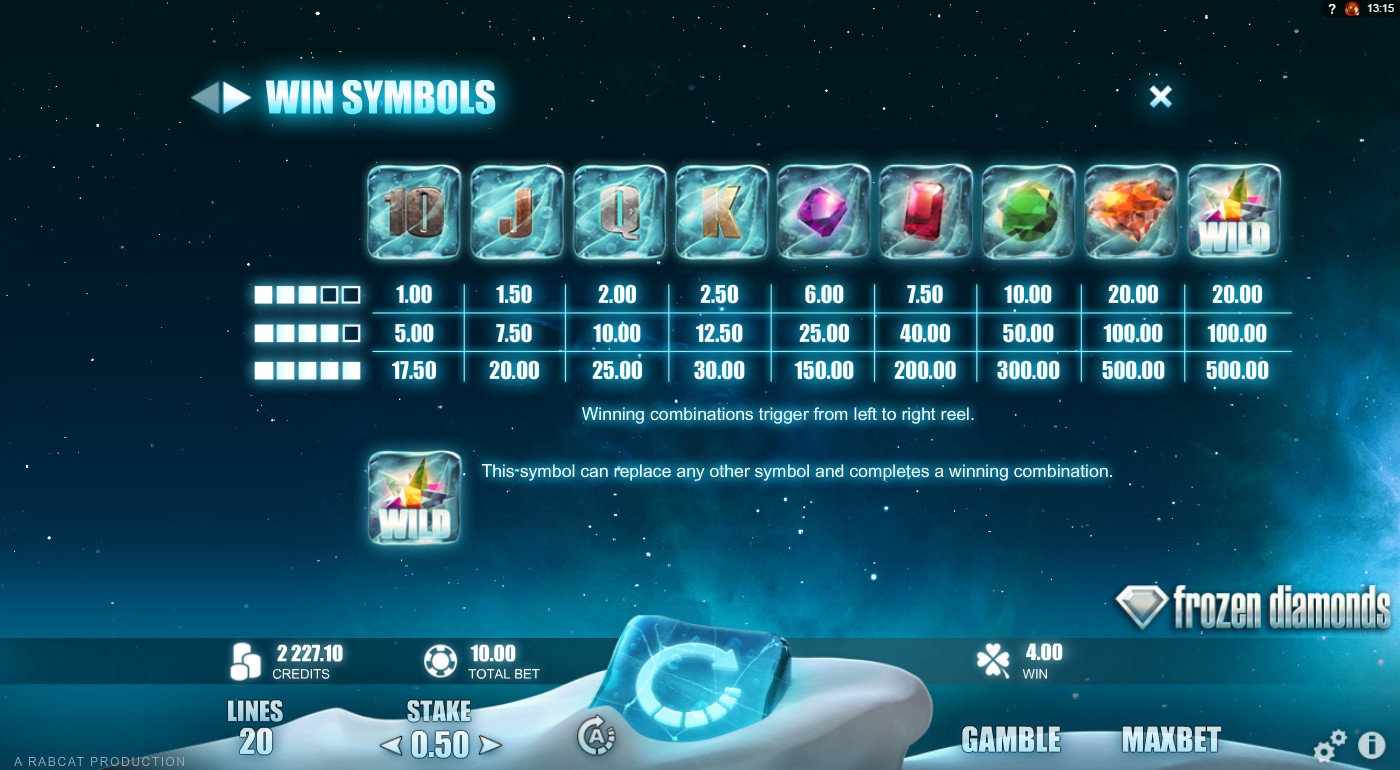Open the settings gears

tap(1330, 745)
